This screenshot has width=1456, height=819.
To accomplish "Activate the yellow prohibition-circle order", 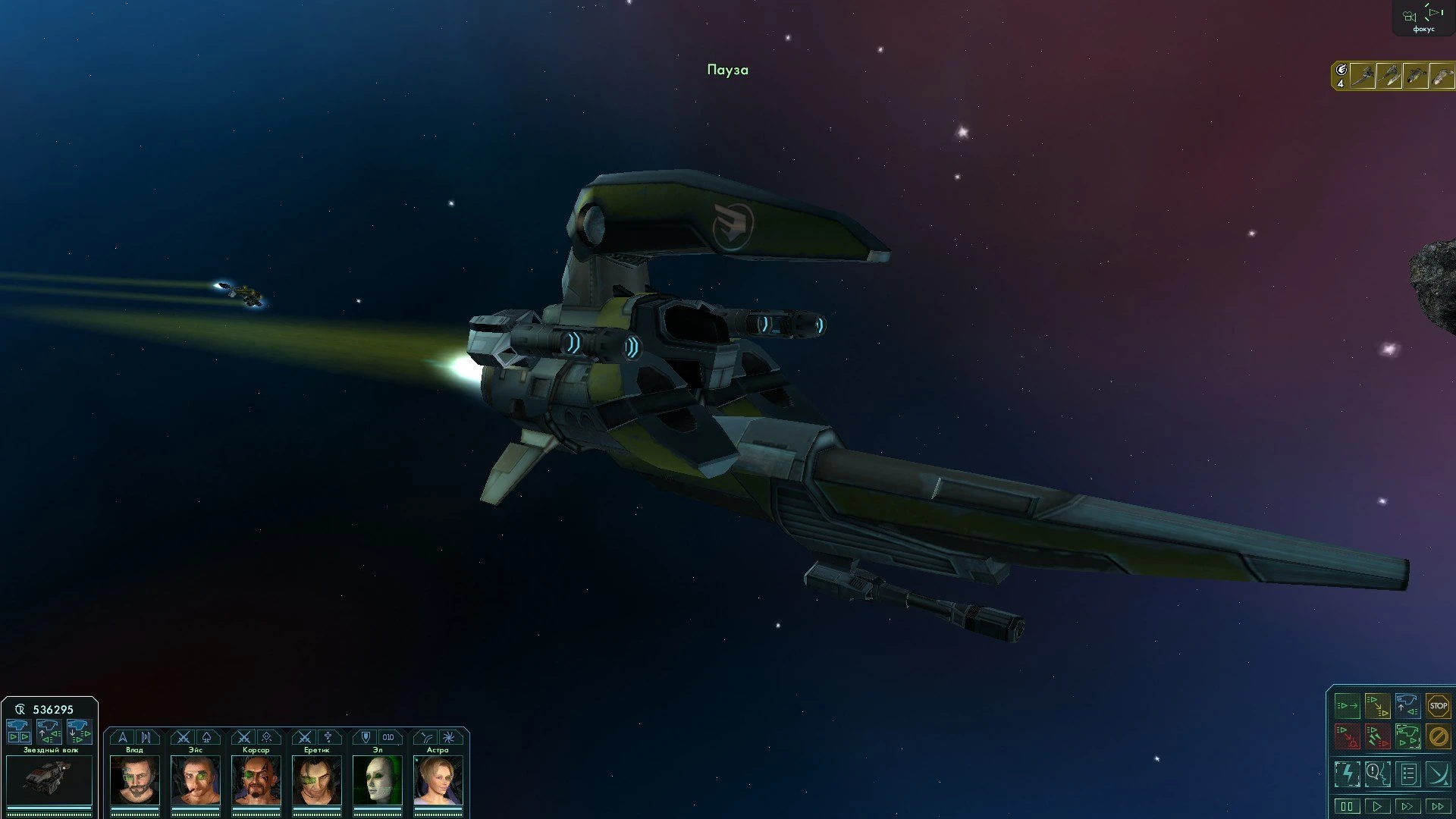I will pyautogui.click(x=1438, y=736).
